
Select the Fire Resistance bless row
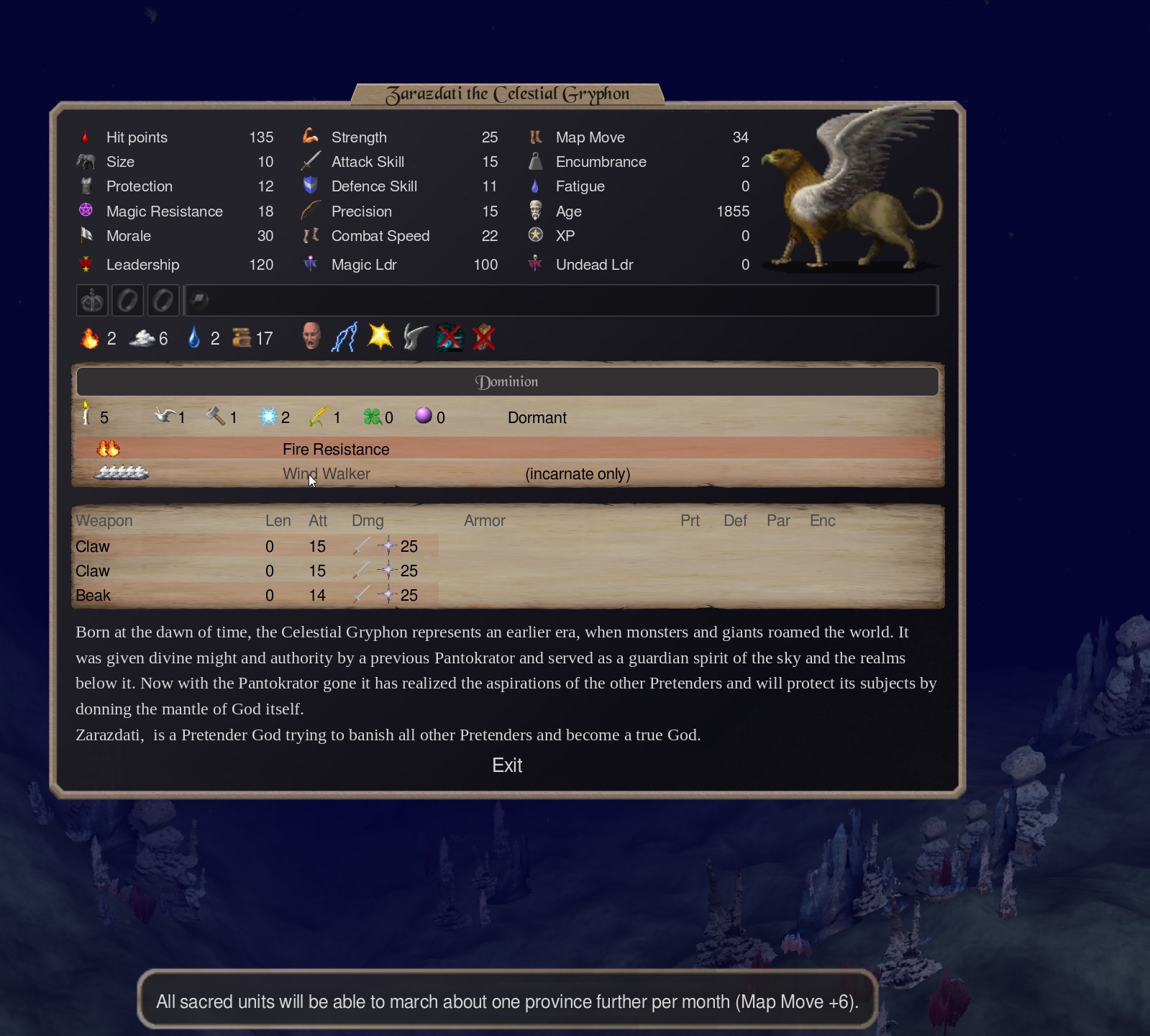click(x=336, y=450)
